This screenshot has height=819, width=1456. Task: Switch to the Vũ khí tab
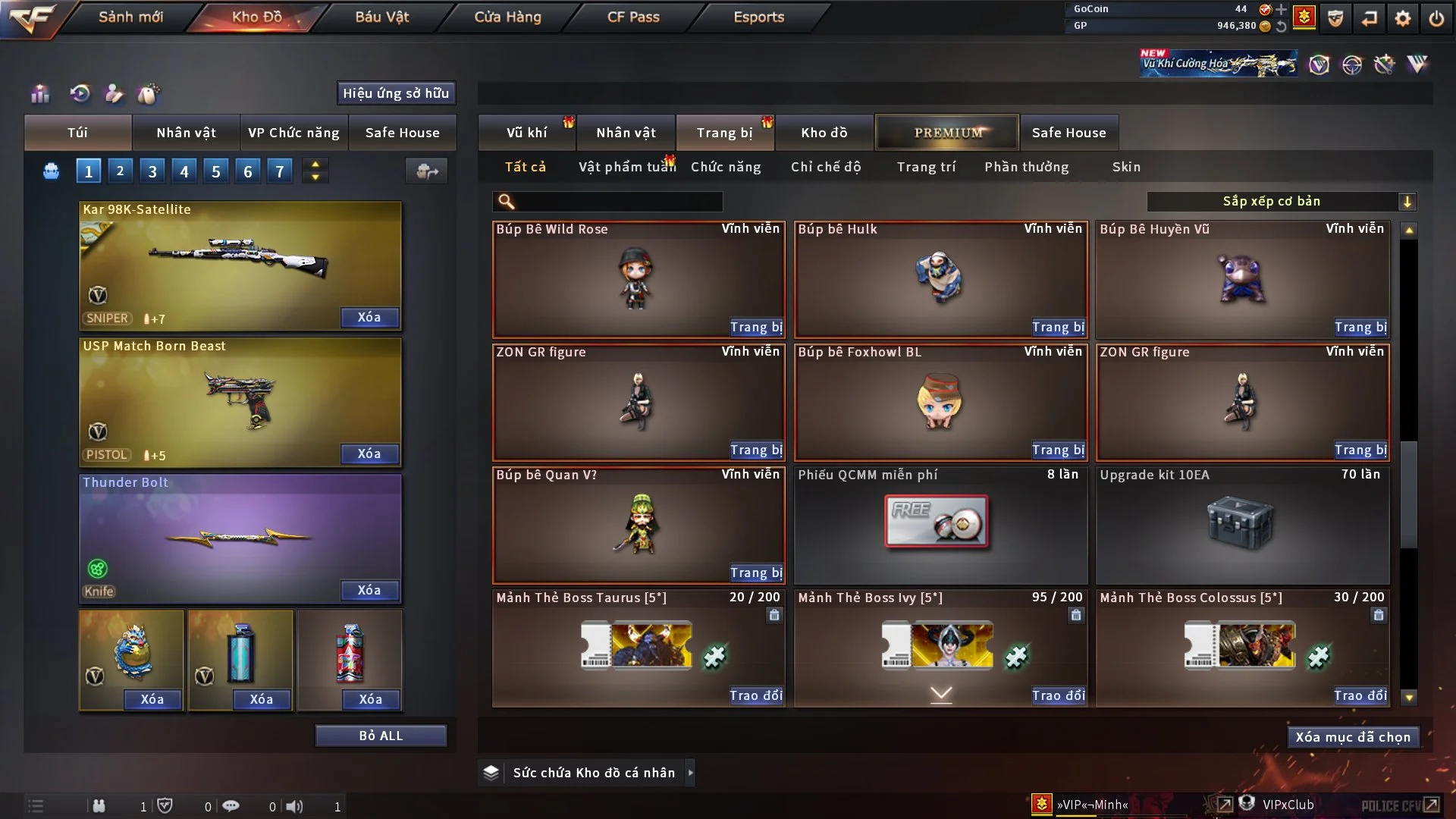[526, 133]
